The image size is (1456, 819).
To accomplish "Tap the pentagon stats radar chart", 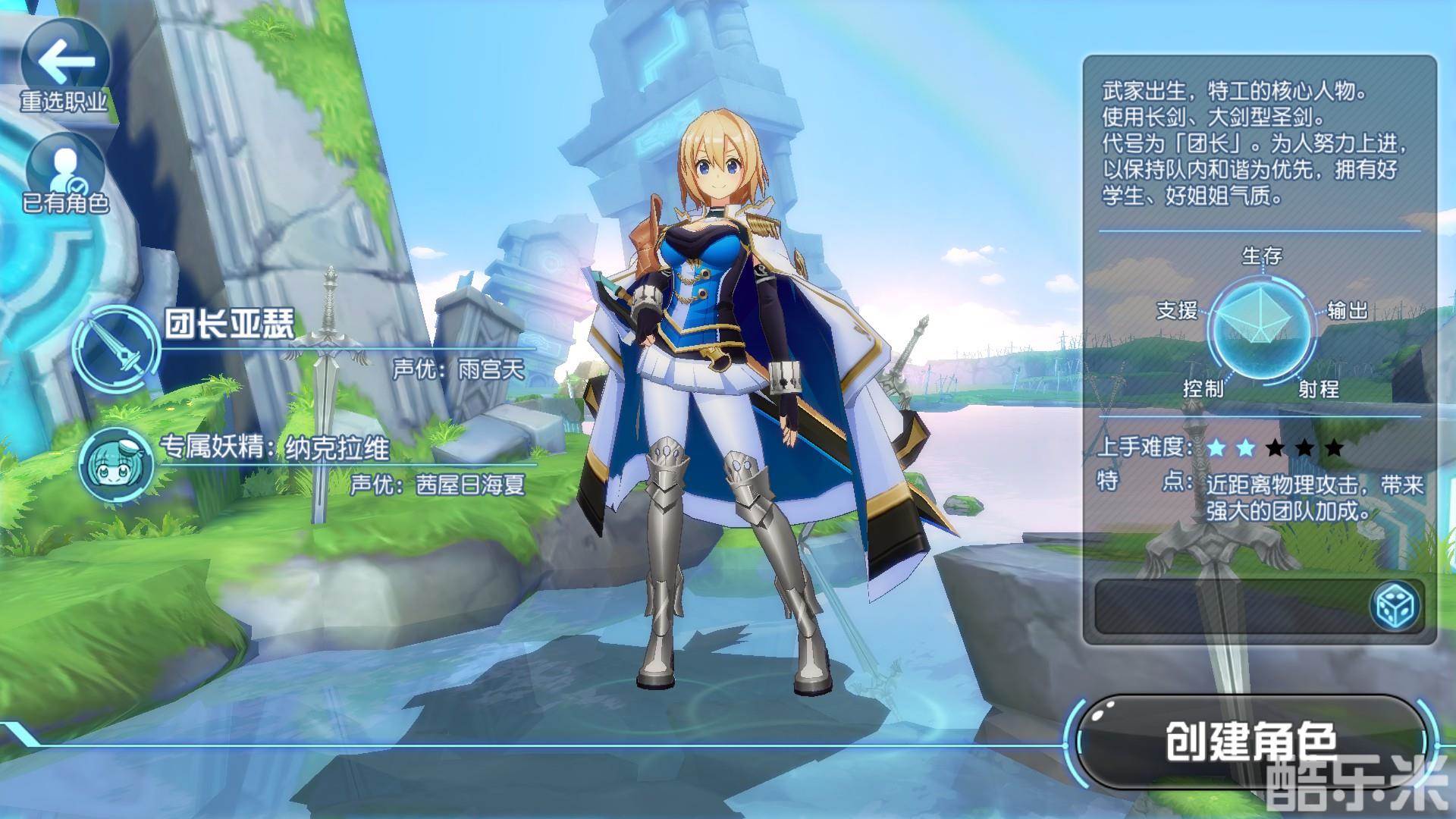I will tap(1261, 324).
